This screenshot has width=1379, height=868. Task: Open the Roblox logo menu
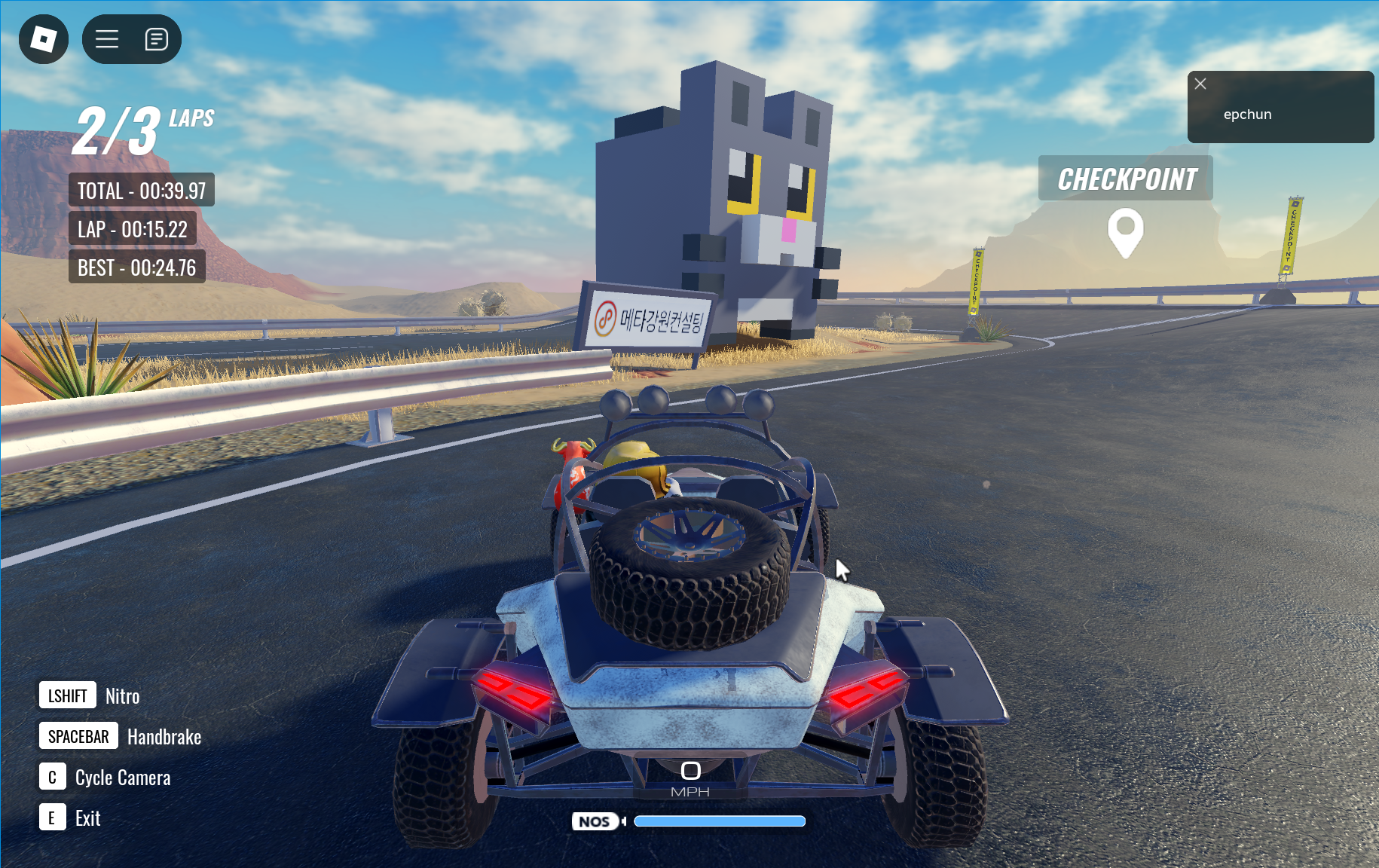pos(44,39)
